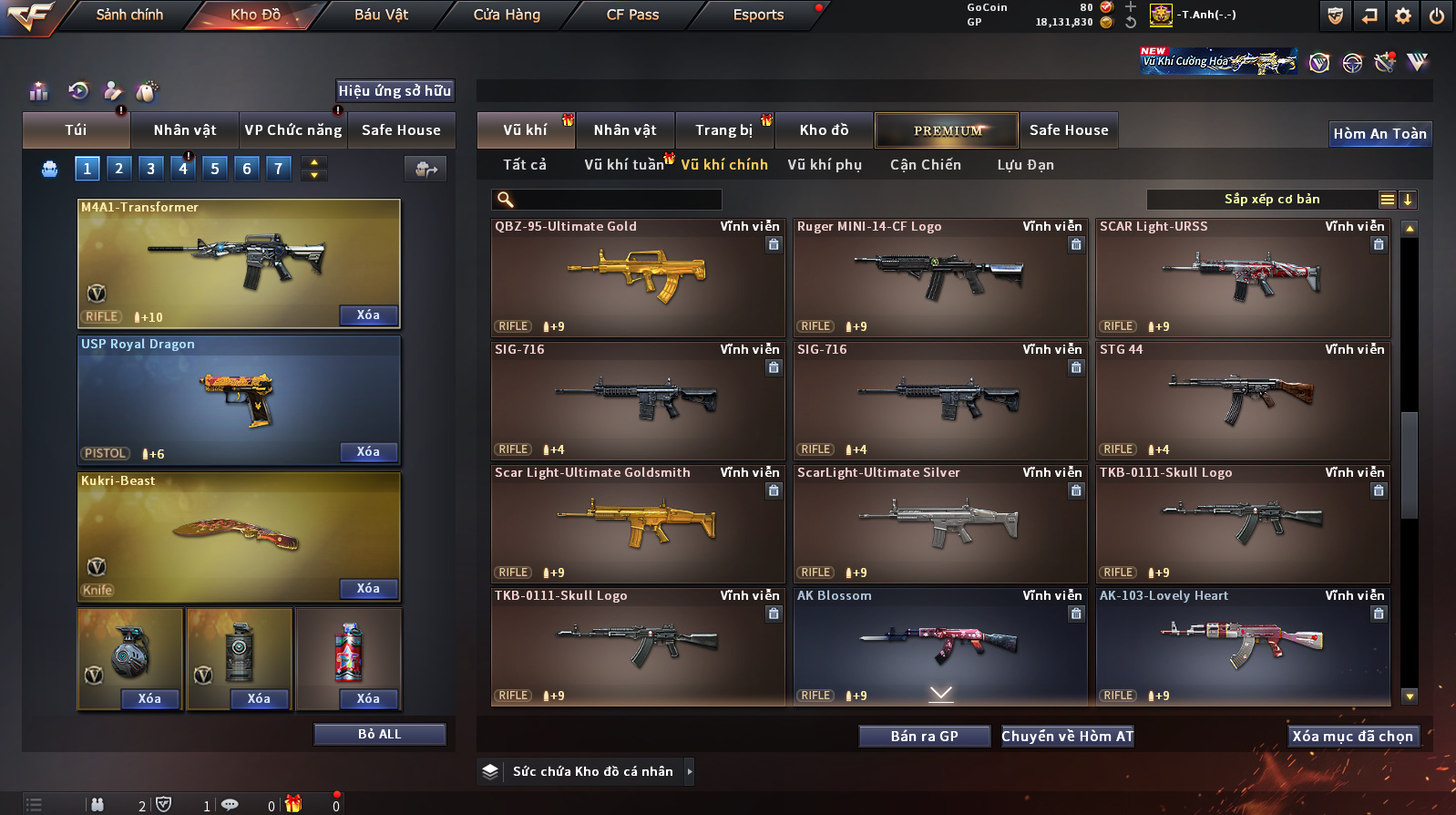Select the Nhân vật tab beside Túi

pos(185,130)
